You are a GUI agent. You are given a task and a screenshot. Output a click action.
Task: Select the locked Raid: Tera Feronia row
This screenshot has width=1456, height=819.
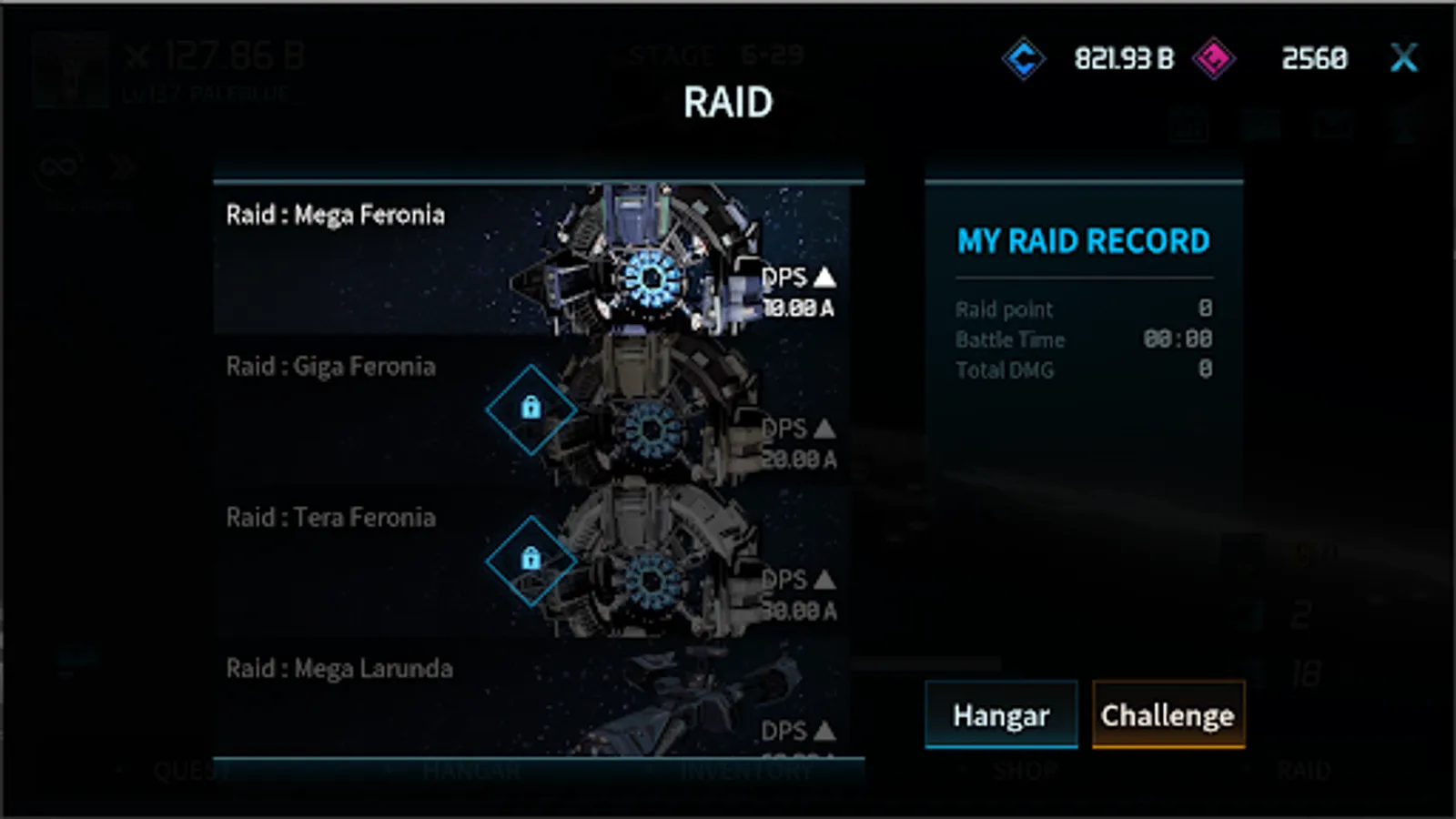[x=537, y=562]
